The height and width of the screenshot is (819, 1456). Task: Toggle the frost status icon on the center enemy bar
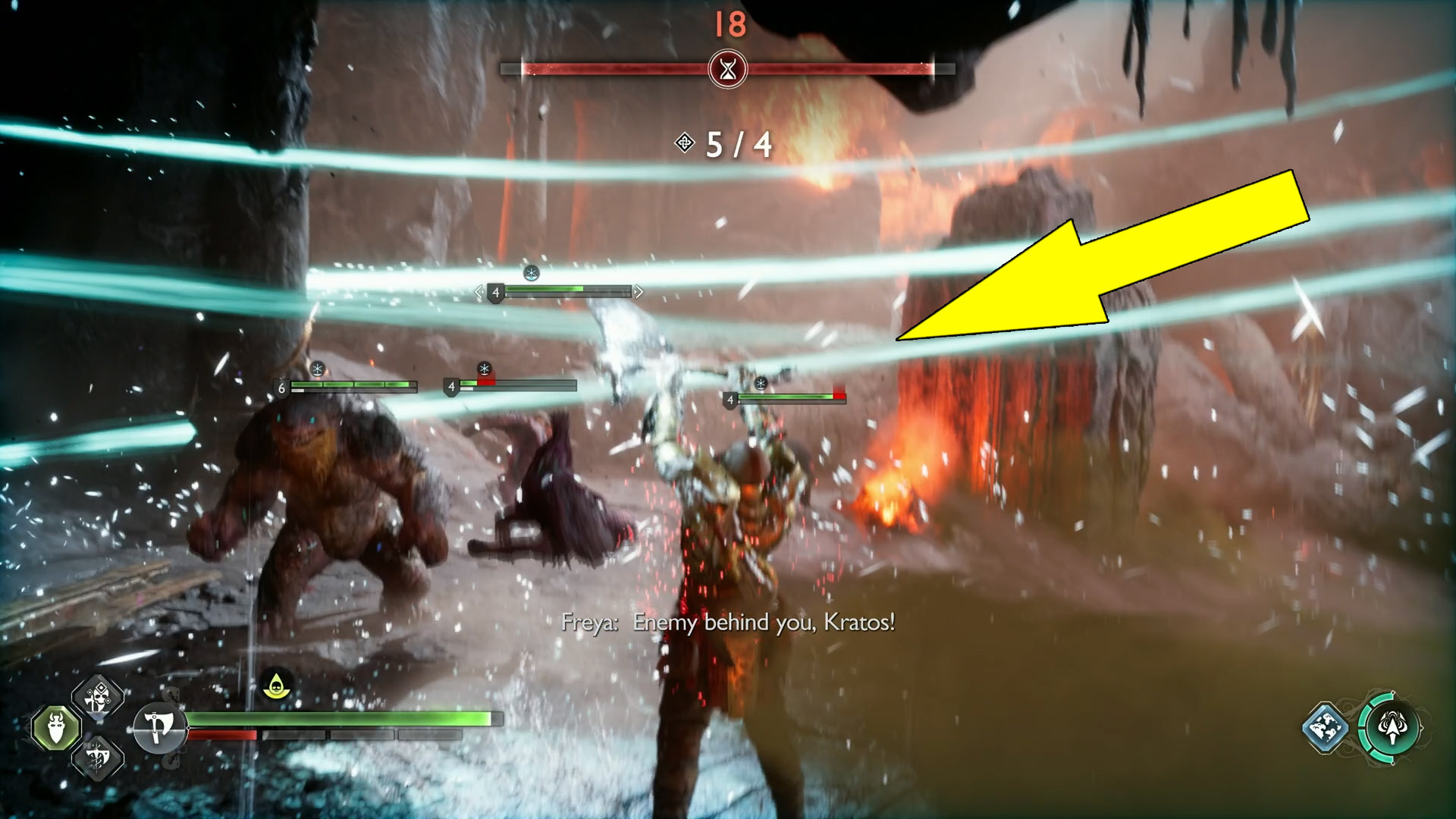point(483,368)
